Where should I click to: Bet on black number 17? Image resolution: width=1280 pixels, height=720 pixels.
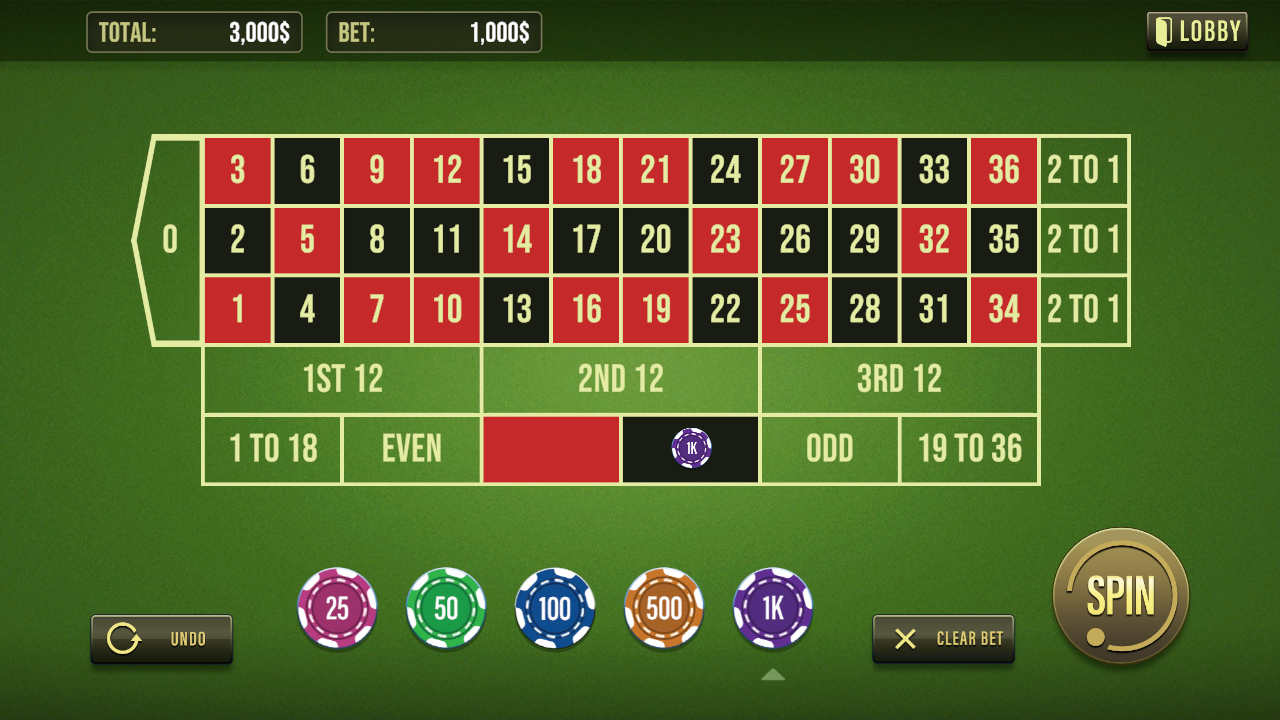(x=586, y=240)
